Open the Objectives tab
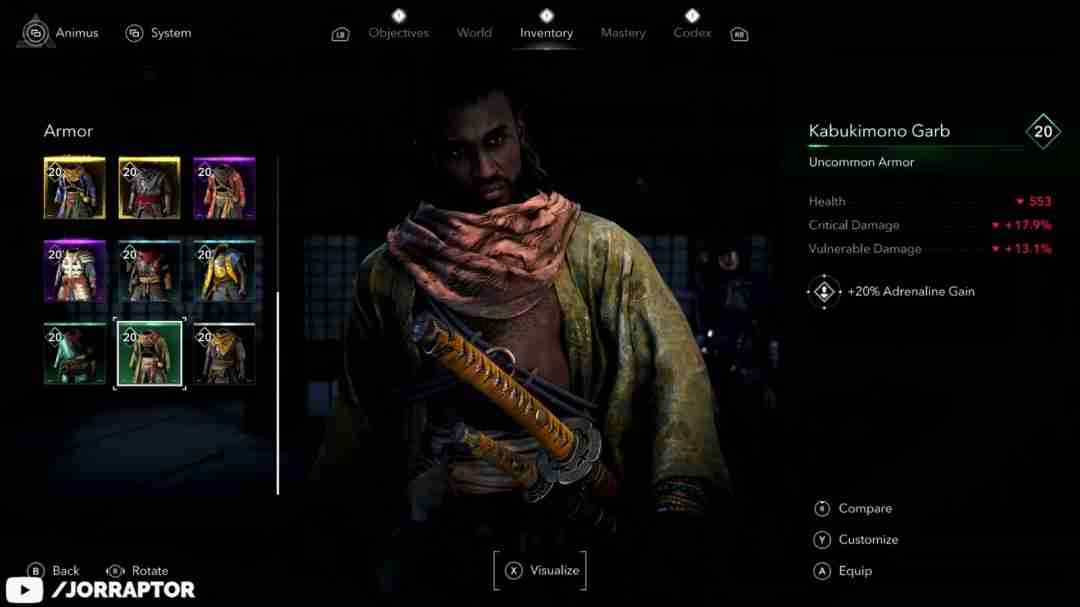 (x=398, y=33)
